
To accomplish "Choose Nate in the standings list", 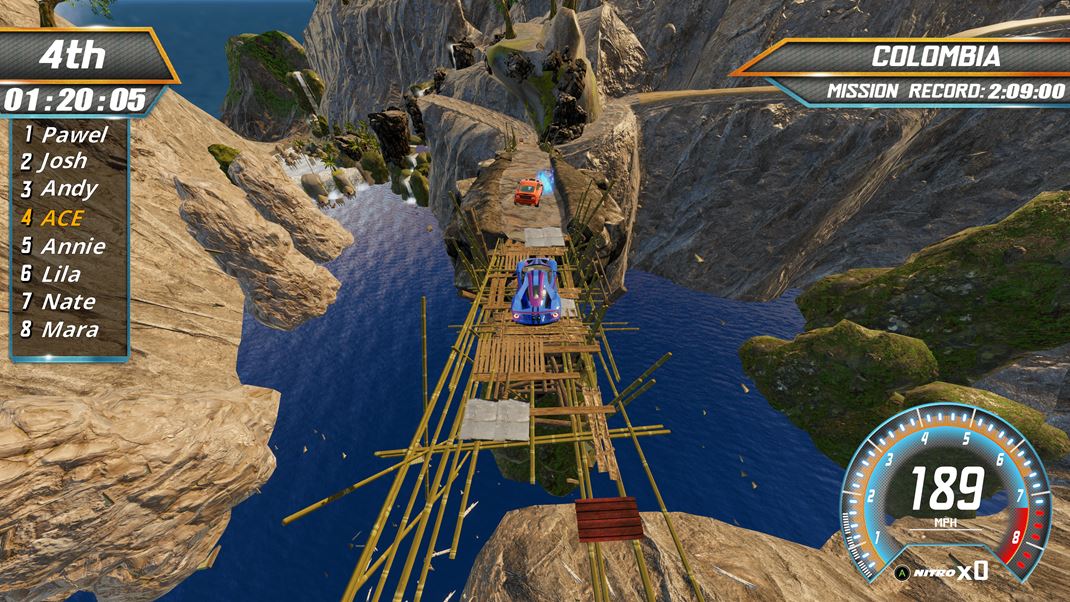I will 60,301.
